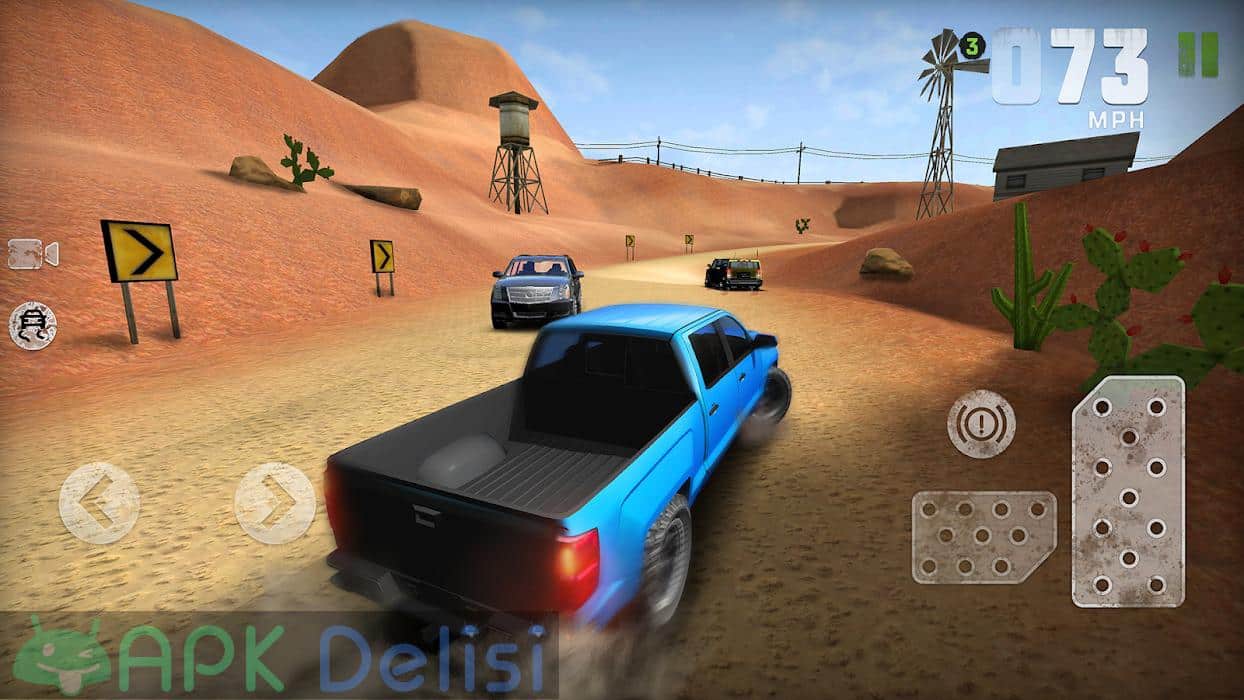Steer right with the right arrow button

point(274,502)
